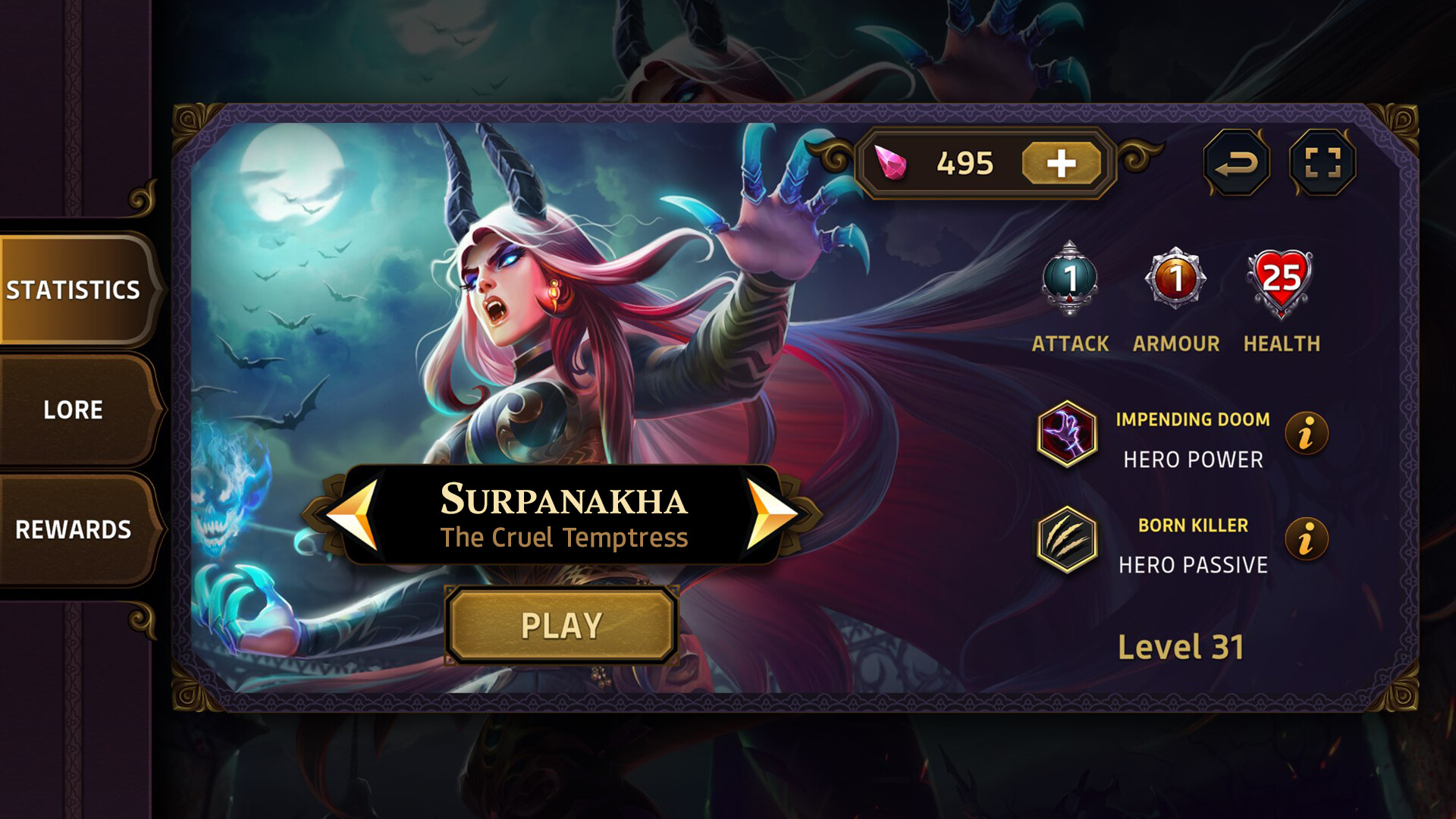Click the Health heart icon

(1280, 281)
